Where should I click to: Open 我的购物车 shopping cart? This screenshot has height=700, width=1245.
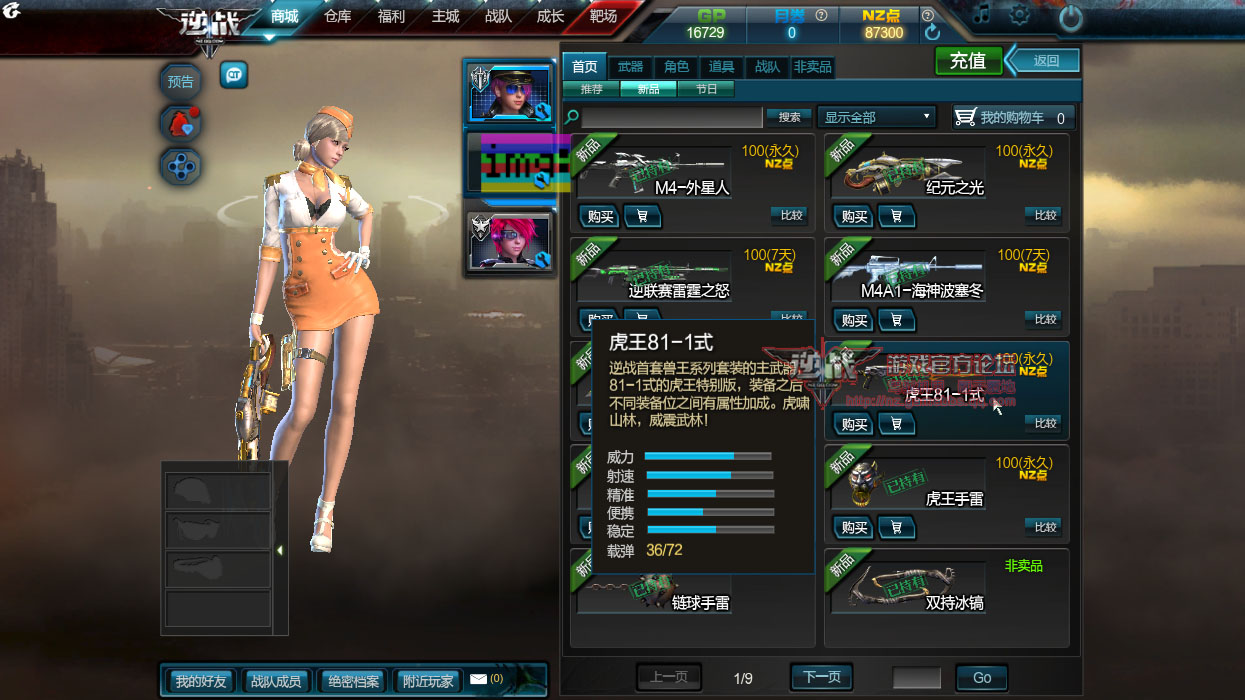(x=1012, y=117)
